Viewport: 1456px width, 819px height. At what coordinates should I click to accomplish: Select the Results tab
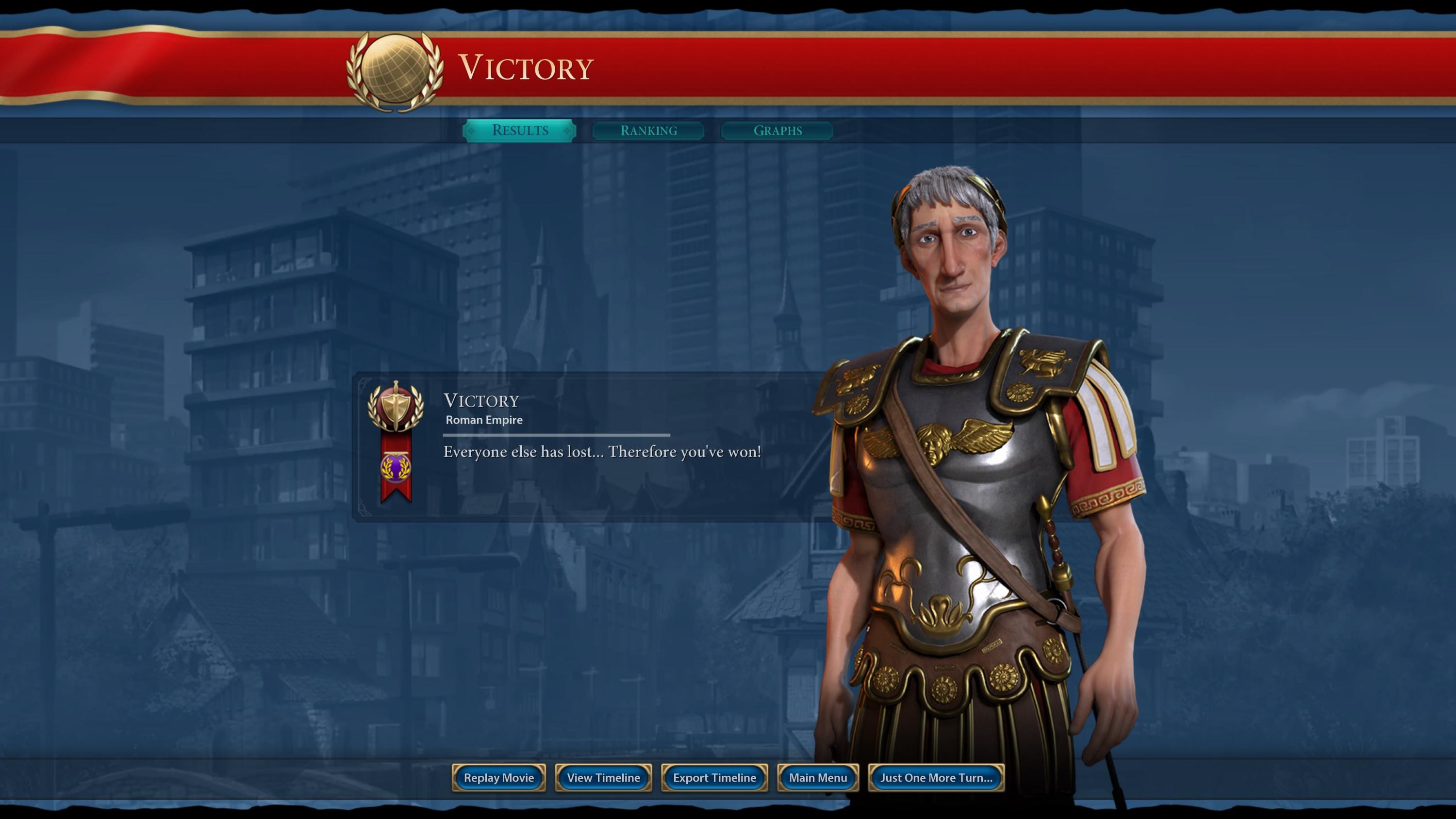click(519, 131)
